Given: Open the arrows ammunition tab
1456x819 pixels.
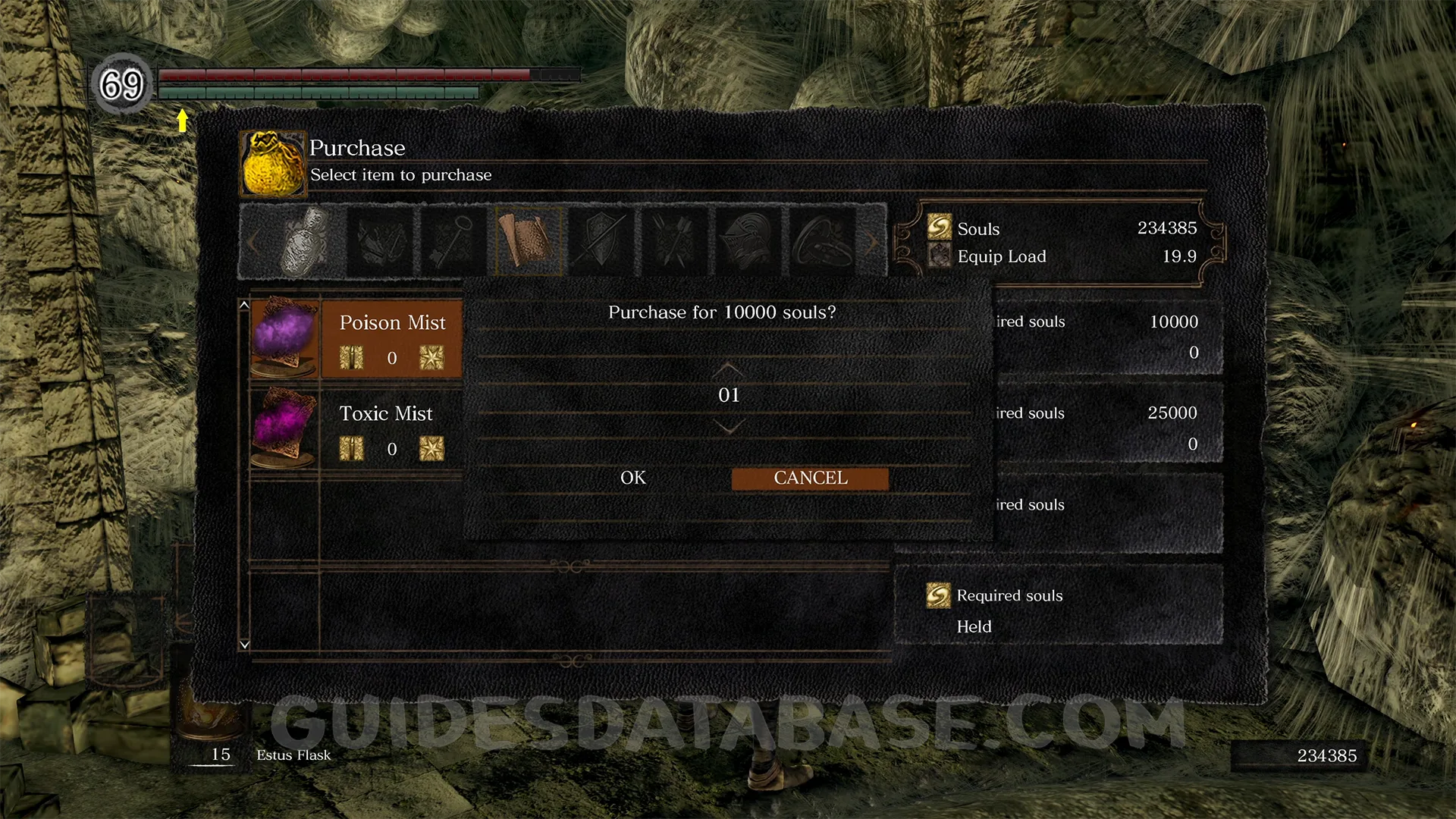Looking at the screenshot, I should [674, 241].
